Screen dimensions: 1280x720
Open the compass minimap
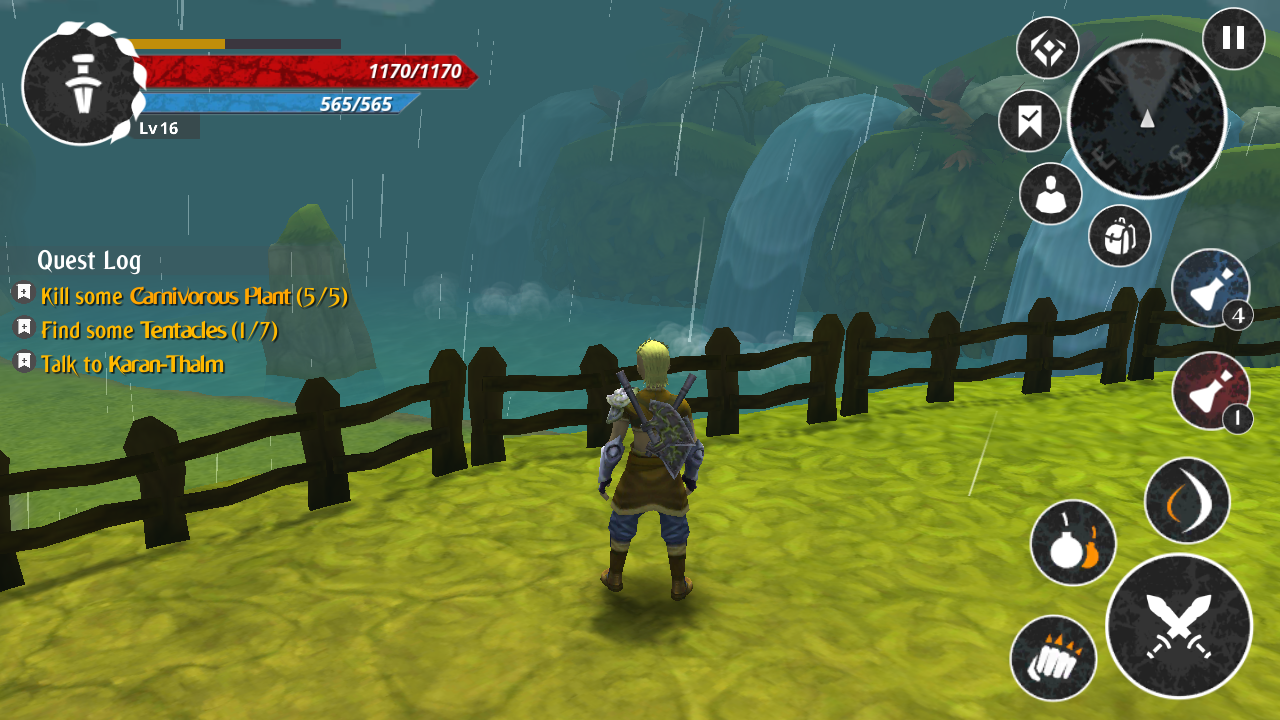[x=1147, y=119]
